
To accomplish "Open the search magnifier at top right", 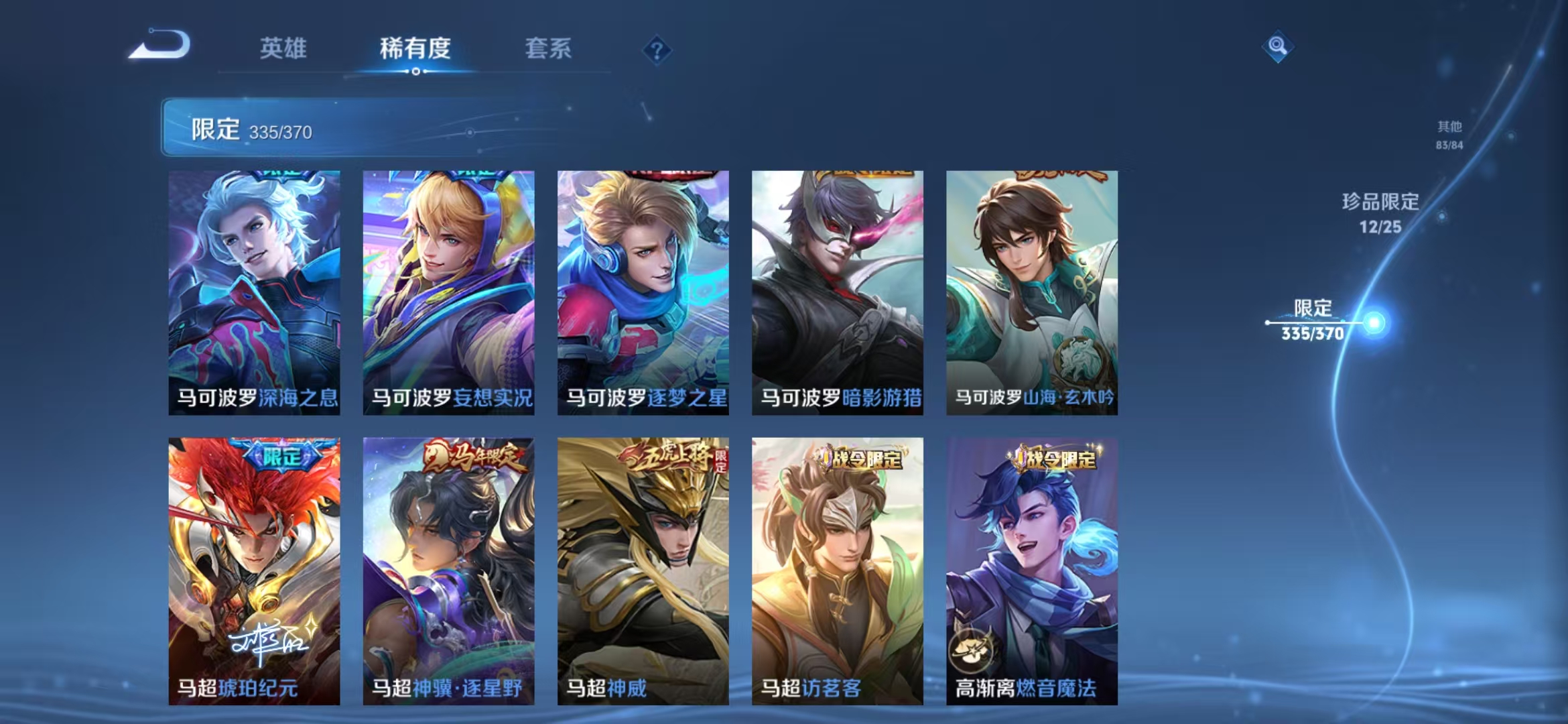I will [x=1278, y=45].
